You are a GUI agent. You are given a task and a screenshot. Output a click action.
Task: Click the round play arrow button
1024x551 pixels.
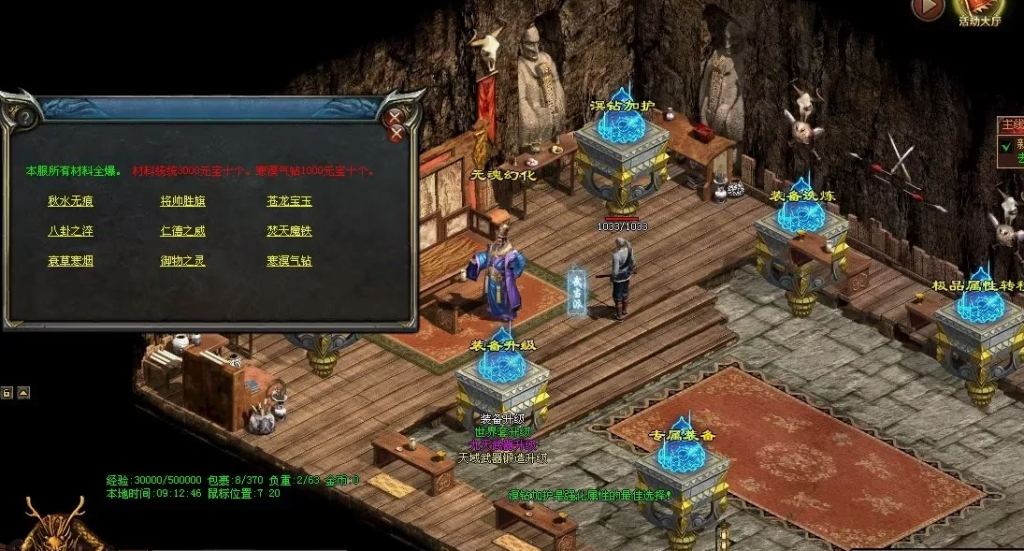coord(927,8)
